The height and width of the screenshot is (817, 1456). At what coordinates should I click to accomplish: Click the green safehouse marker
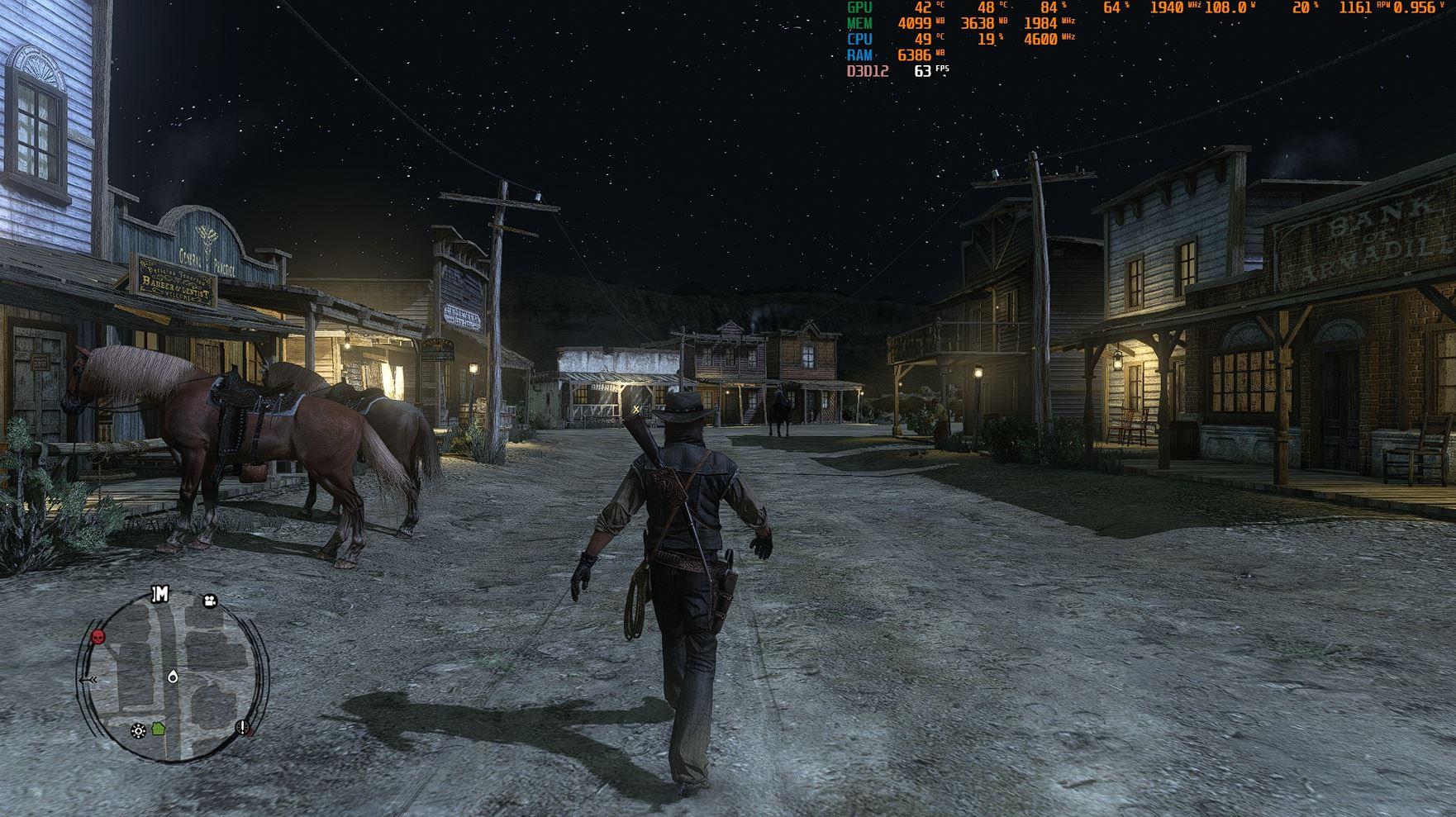point(158,729)
